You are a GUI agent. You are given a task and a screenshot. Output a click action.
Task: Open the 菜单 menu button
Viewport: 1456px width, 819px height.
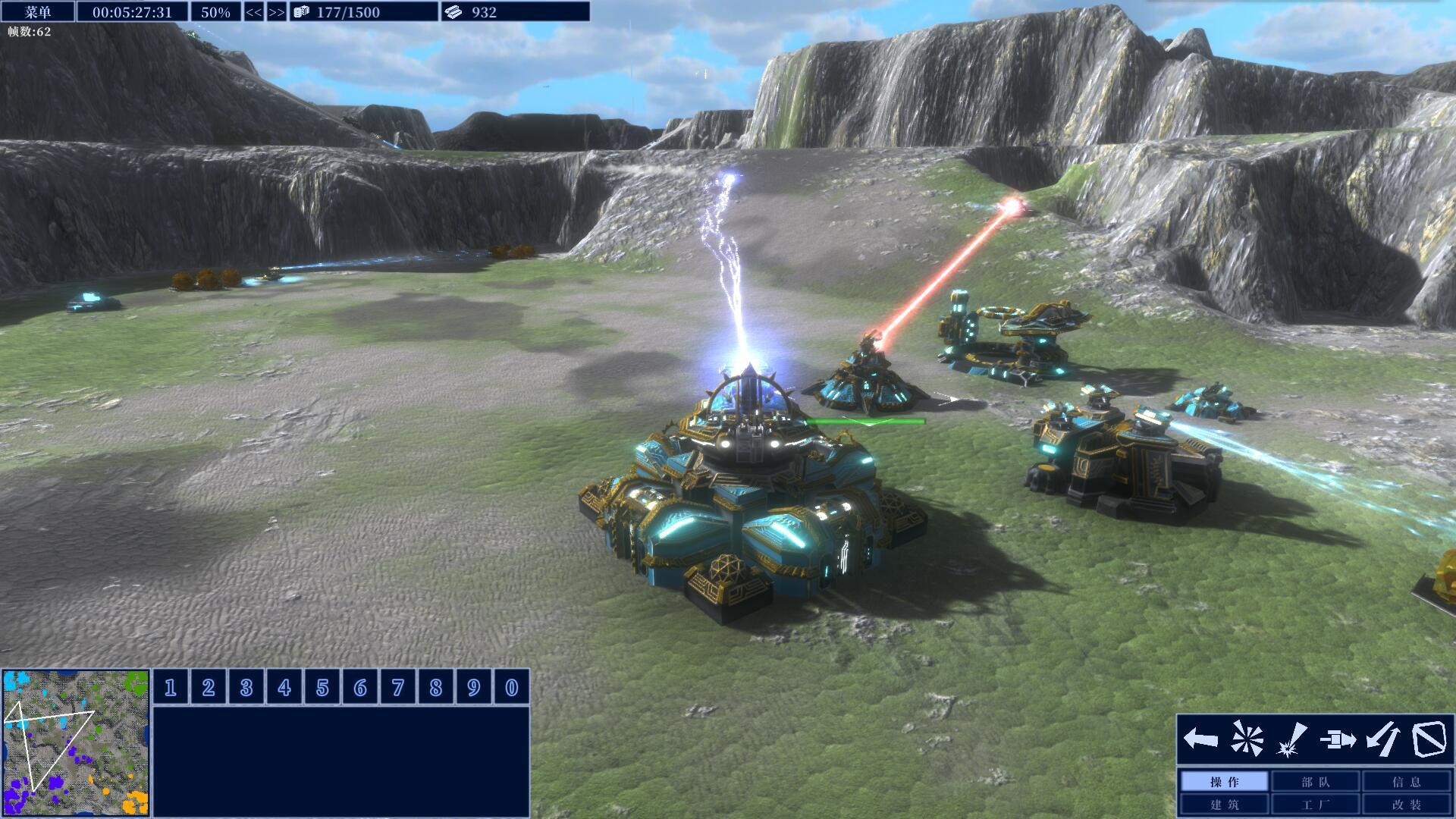(x=38, y=11)
